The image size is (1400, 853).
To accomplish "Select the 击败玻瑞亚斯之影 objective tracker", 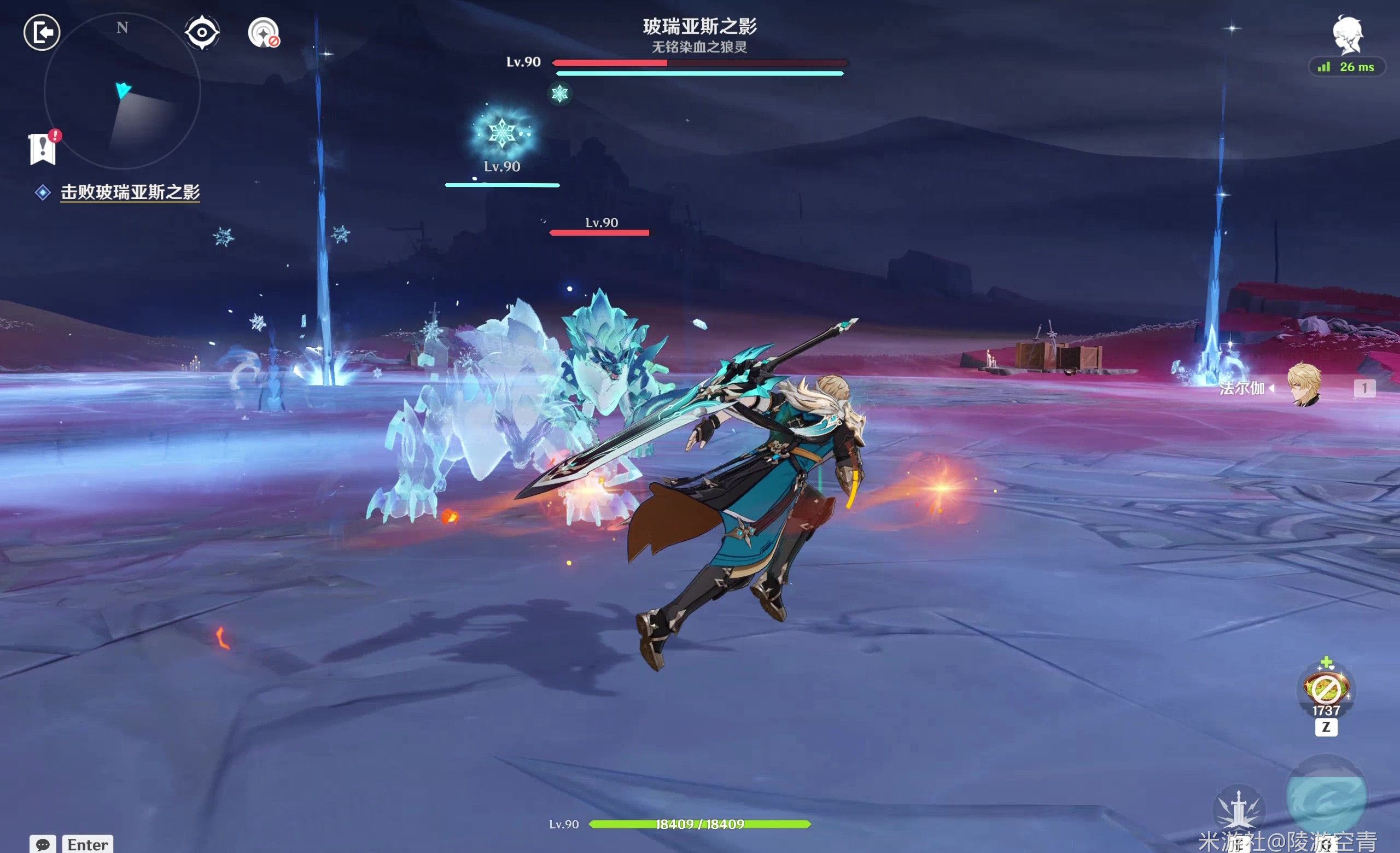I will [130, 192].
